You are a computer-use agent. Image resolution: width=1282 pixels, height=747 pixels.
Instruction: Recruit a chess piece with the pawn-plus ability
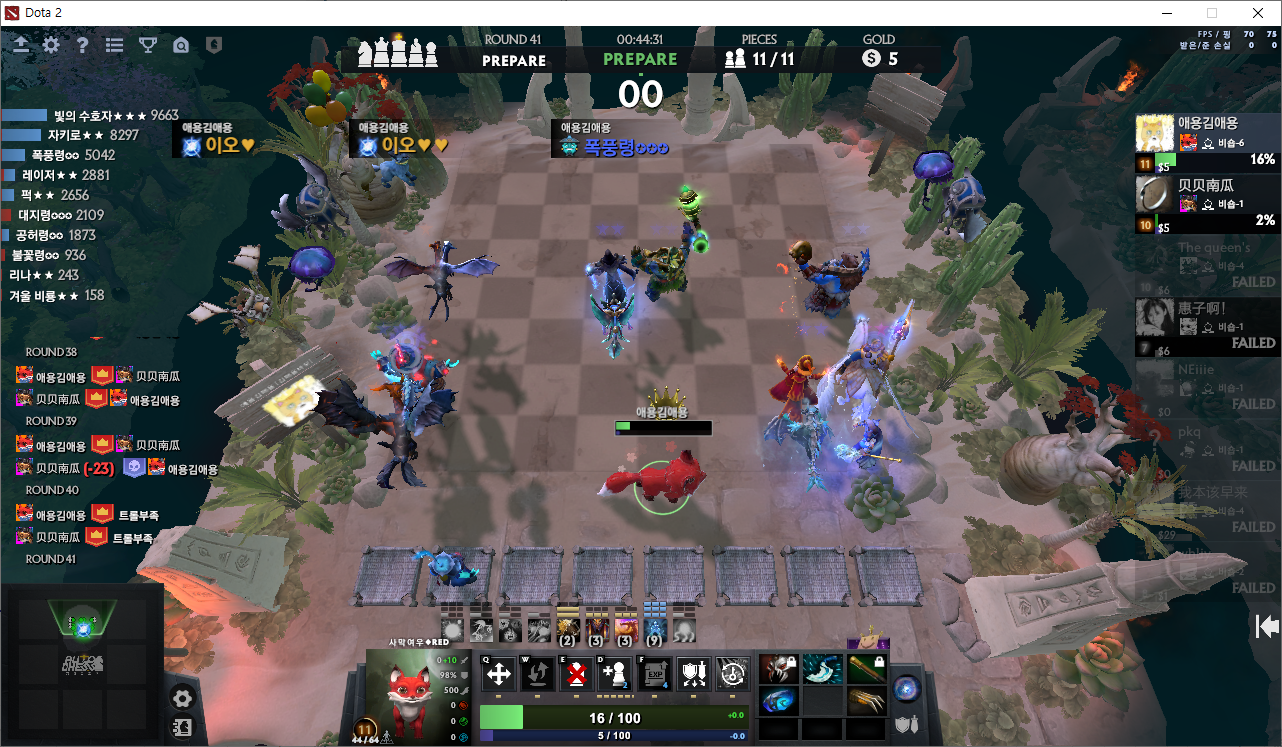click(x=614, y=673)
